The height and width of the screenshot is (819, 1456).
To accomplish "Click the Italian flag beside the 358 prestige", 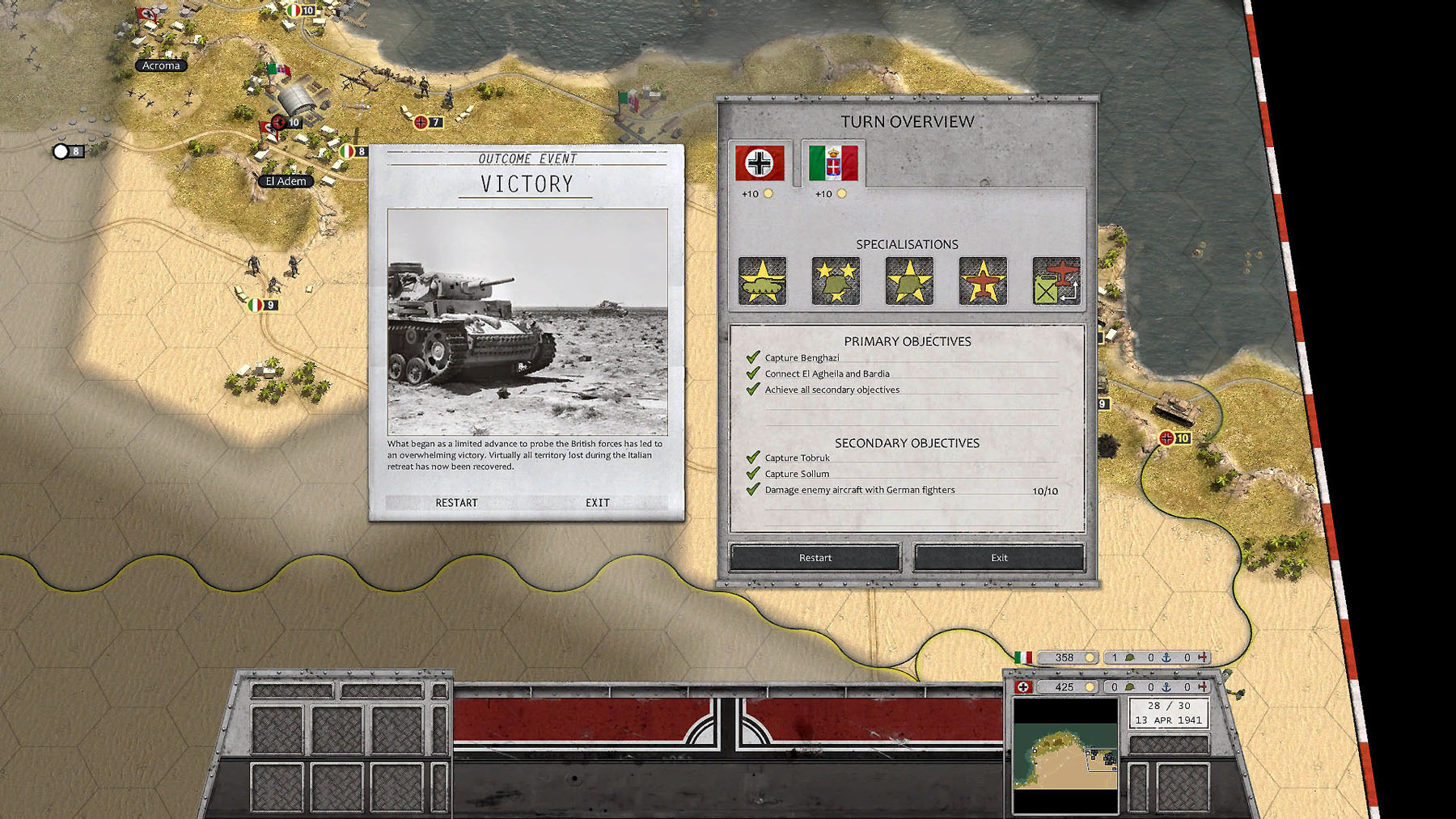I will click(x=1021, y=658).
